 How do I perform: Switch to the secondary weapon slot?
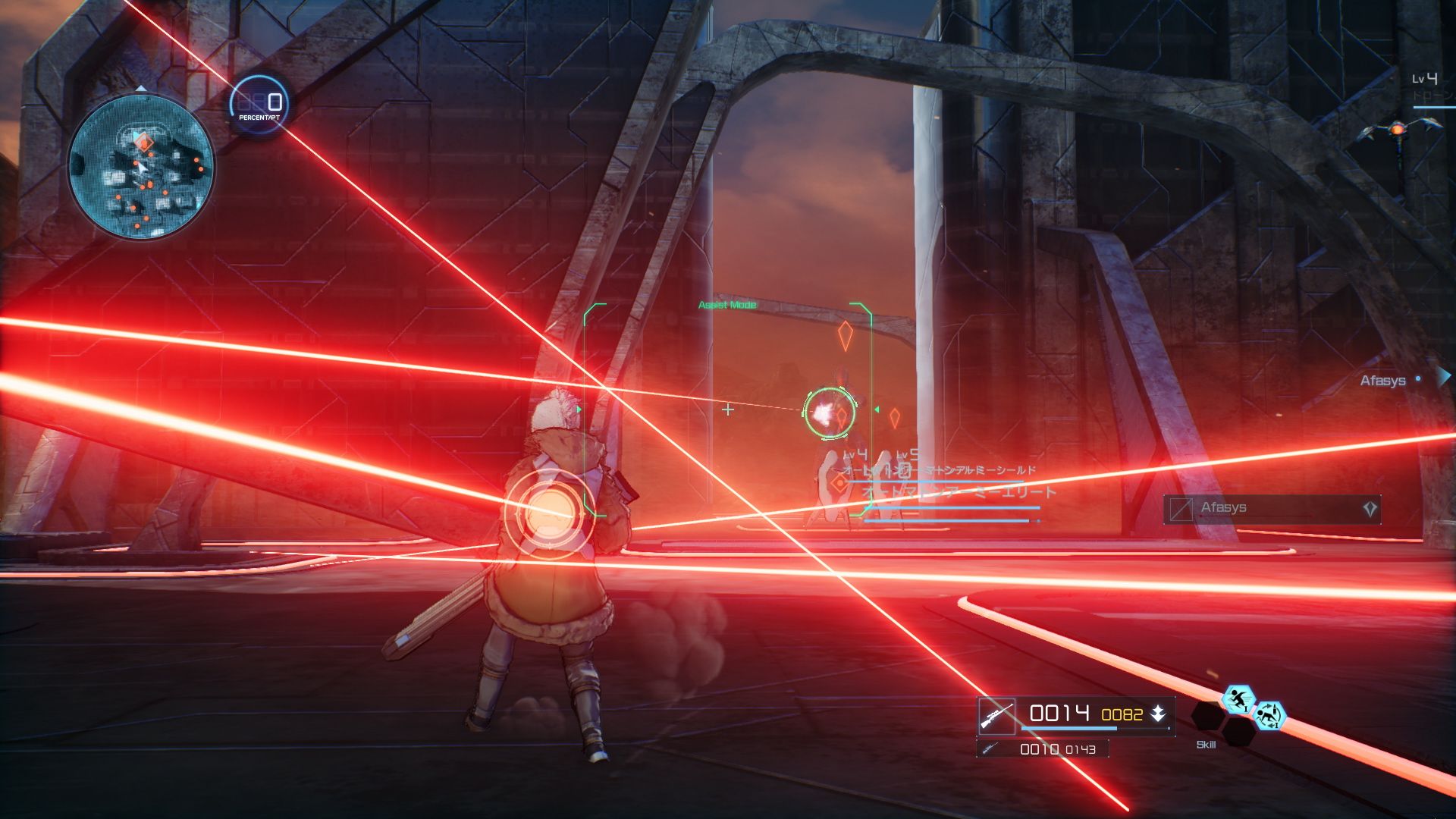click(x=1043, y=749)
